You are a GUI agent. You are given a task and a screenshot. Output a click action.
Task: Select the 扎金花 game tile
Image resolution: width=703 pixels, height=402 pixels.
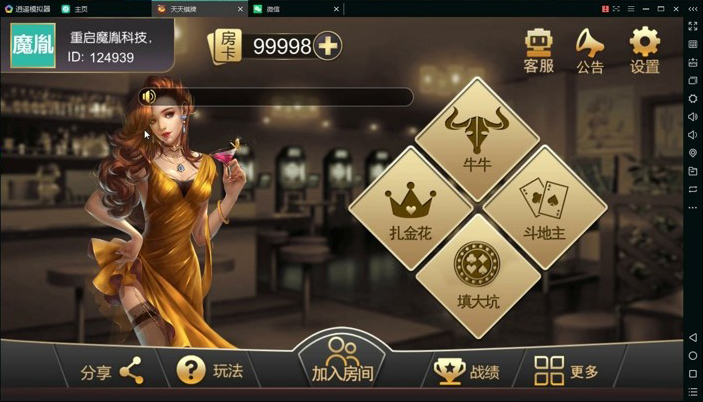(x=410, y=208)
